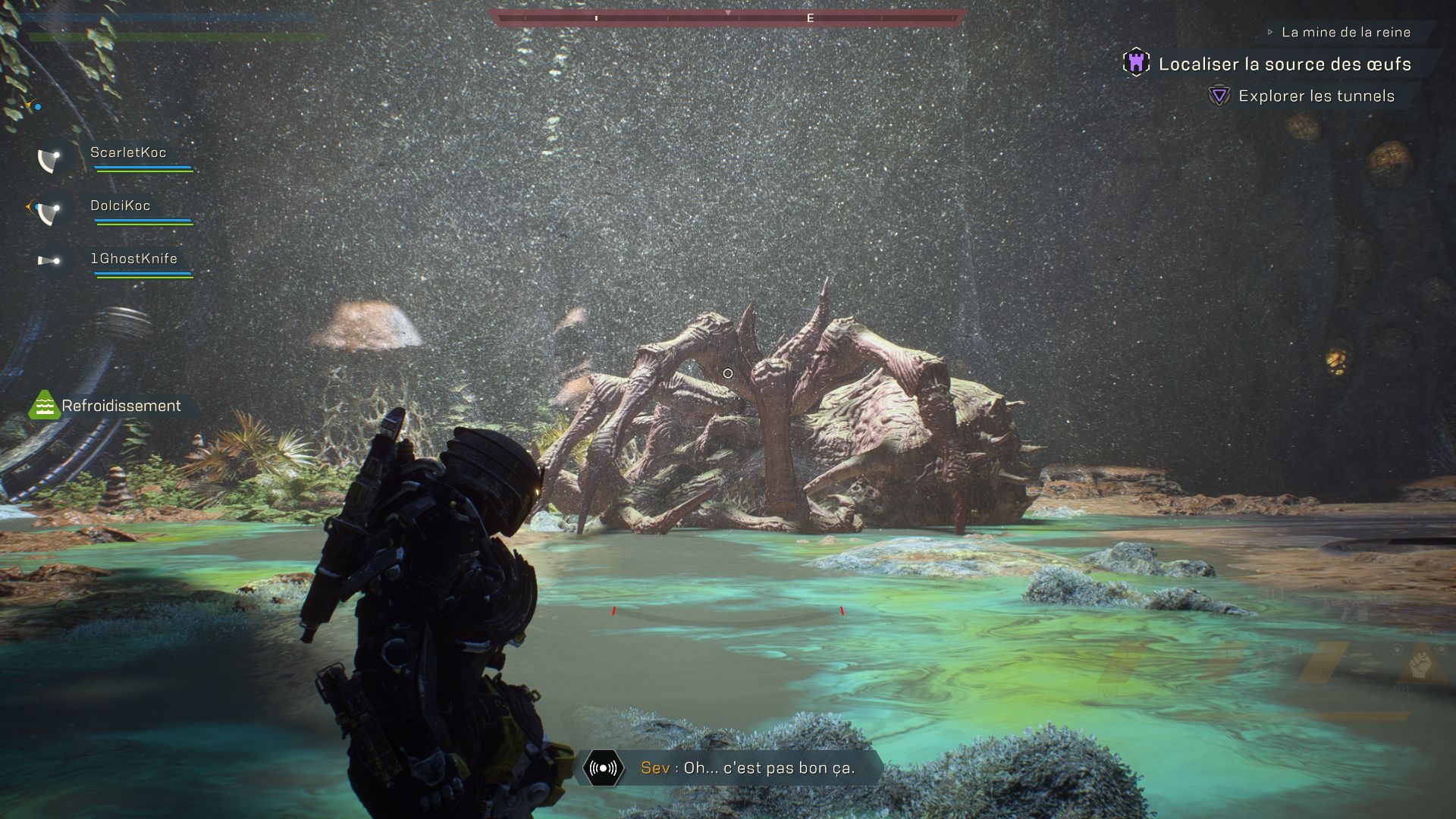Viewport: 1456px width, 819px height.
Task: Activate the fist triangle ability icon
Action: (1420, 665)
